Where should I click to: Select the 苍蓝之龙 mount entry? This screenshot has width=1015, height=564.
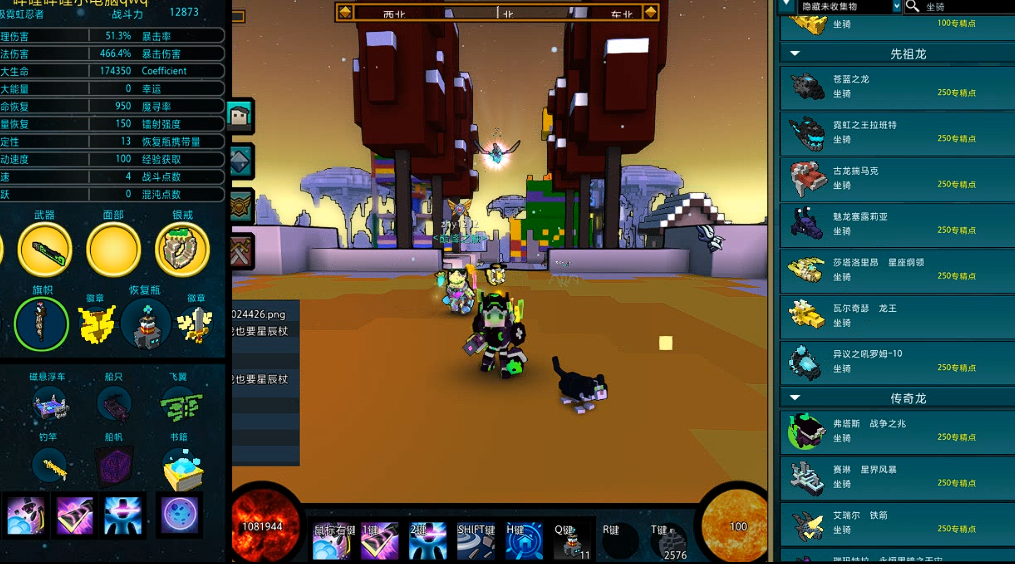coord(896,86)
